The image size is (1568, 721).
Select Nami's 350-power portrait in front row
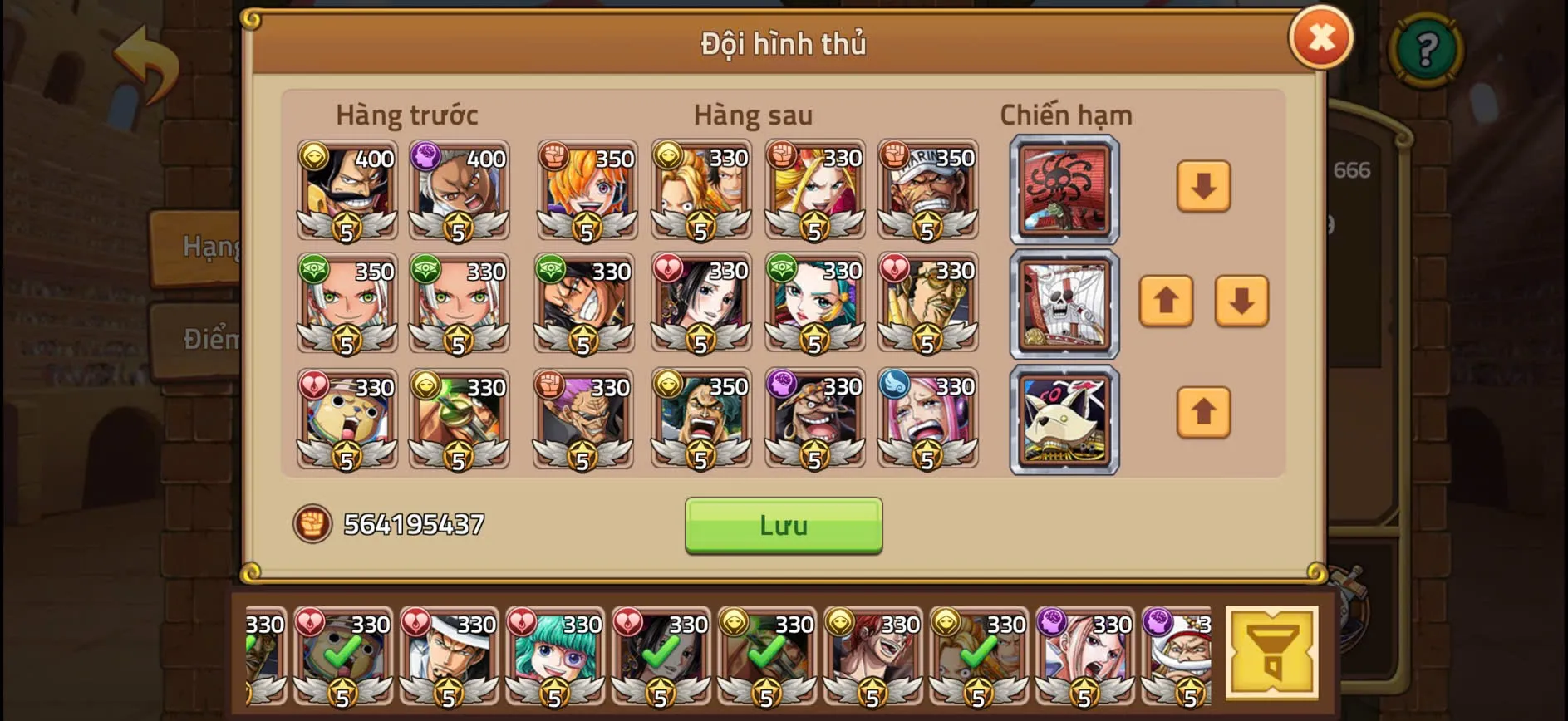pos(584,191)
